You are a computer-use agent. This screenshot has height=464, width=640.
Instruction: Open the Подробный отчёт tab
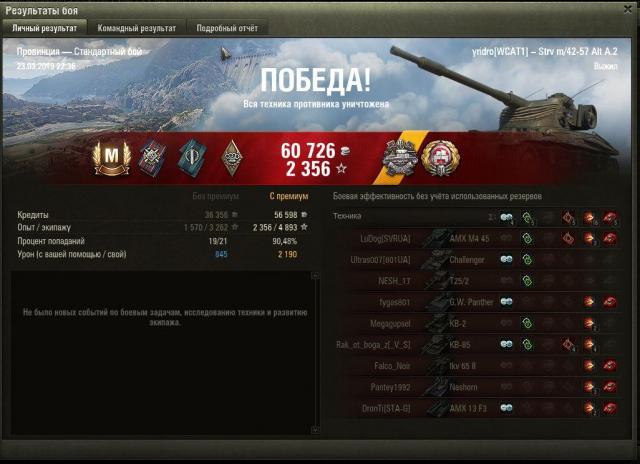pos(227,29)
